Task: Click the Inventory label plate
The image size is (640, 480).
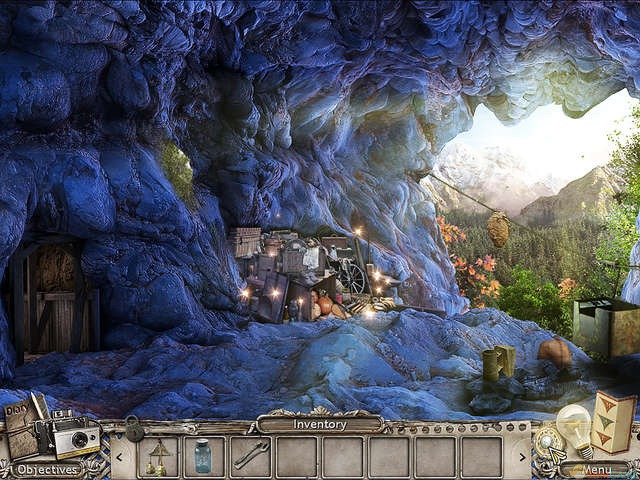Action: click(x=319, y=424)
